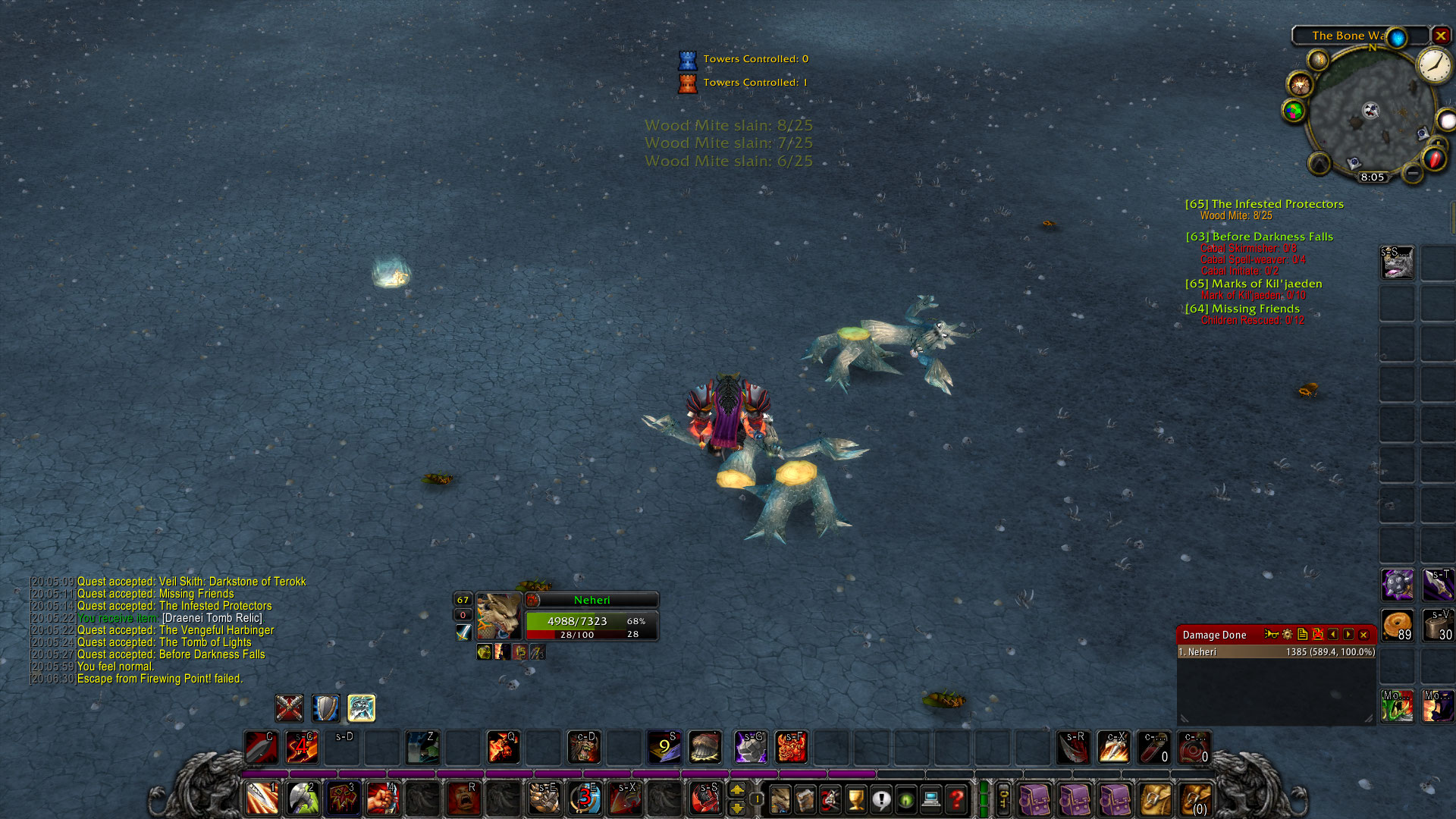The width and height of the screenshot is (1456, 819).
Task: Click the report trumpet icon on Damage Done
Action: (1272, 635)
